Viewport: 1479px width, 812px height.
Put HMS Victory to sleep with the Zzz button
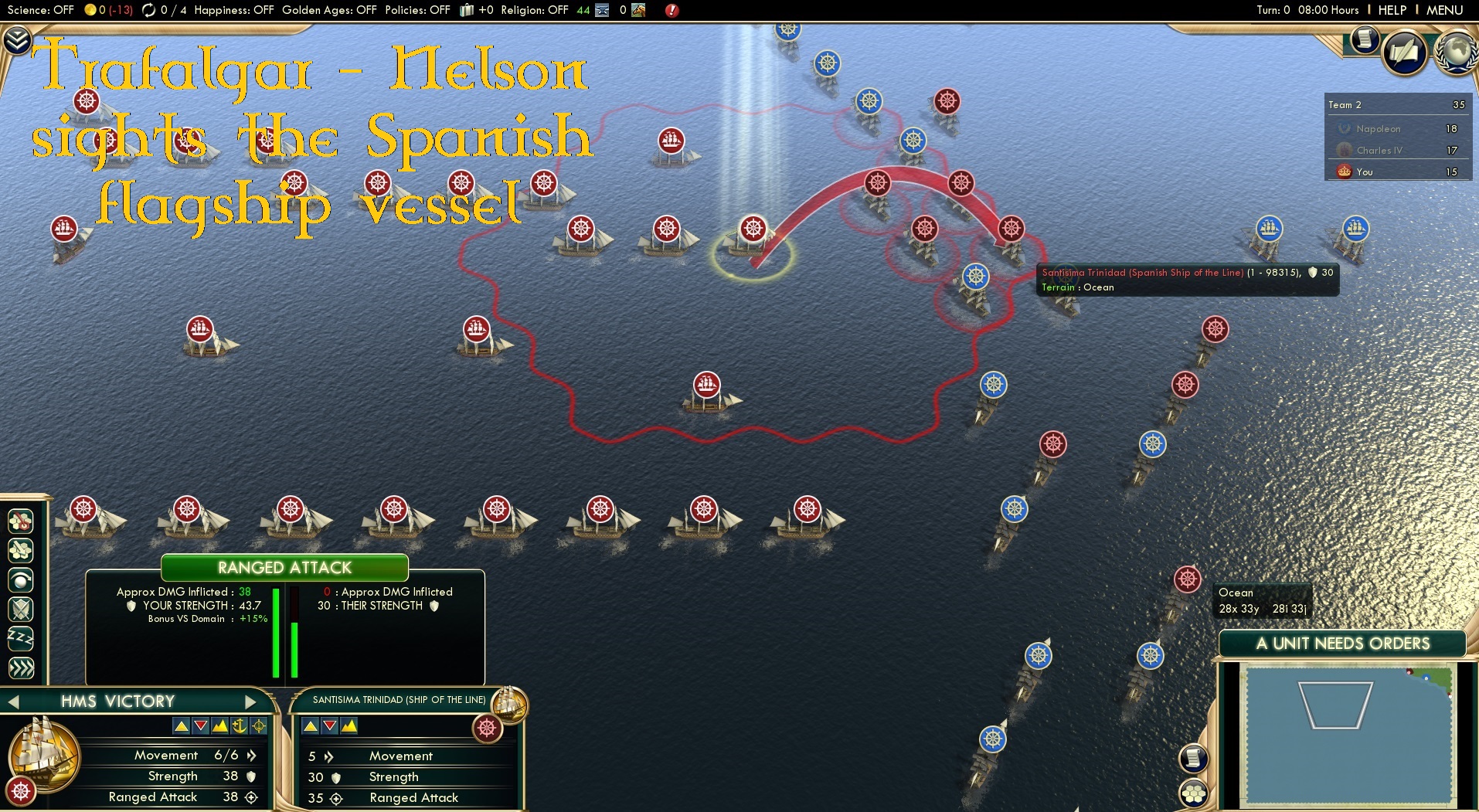click(20, 638)
